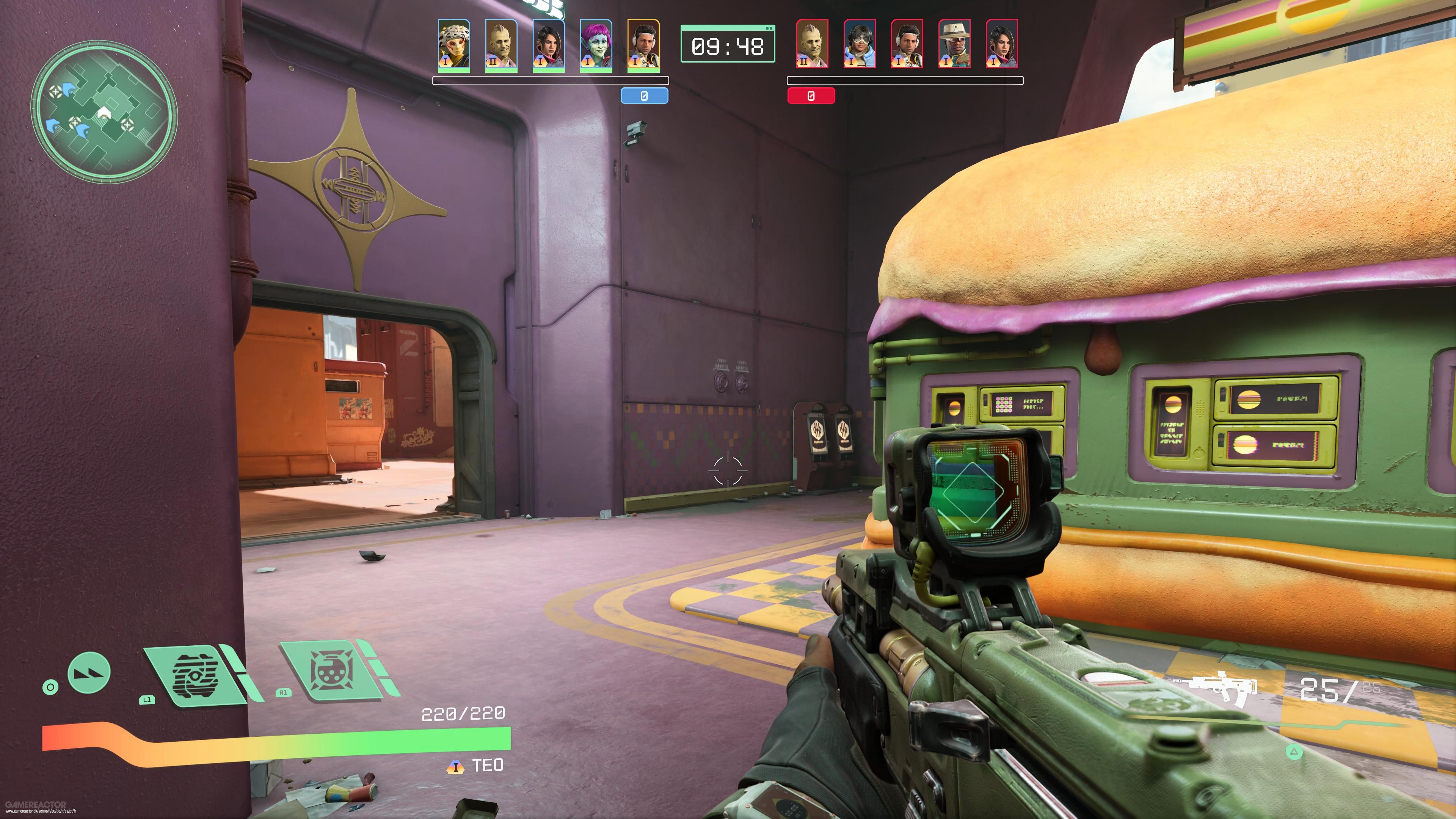Click the spotted white-headed alien teammate portrait
The image size is (1456, 819).
[x=454, y=45]
